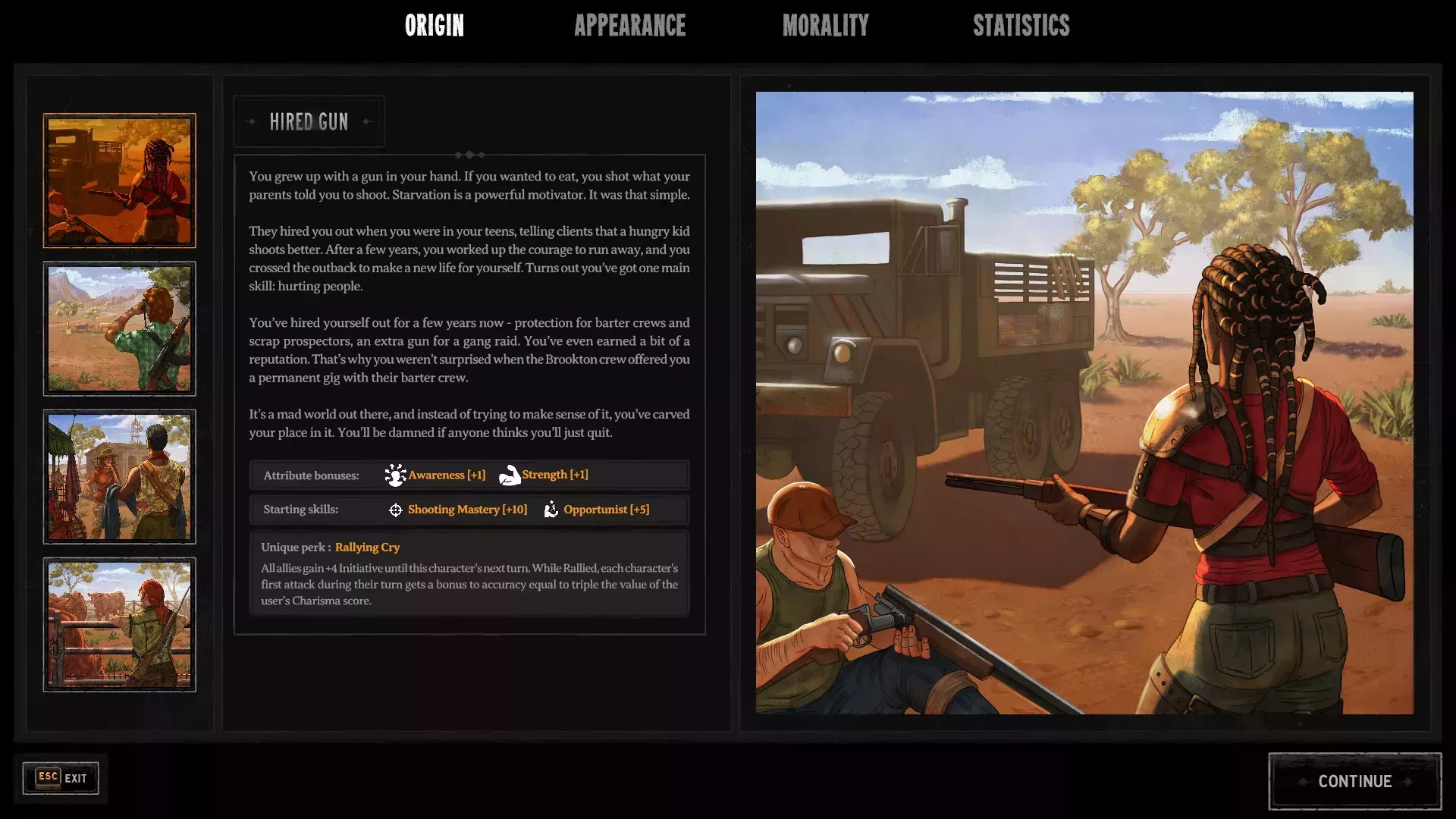This screenshot has width=1456, height=819.
Task: Click the ESC key icon beside Exit
Action: (47, 777)
